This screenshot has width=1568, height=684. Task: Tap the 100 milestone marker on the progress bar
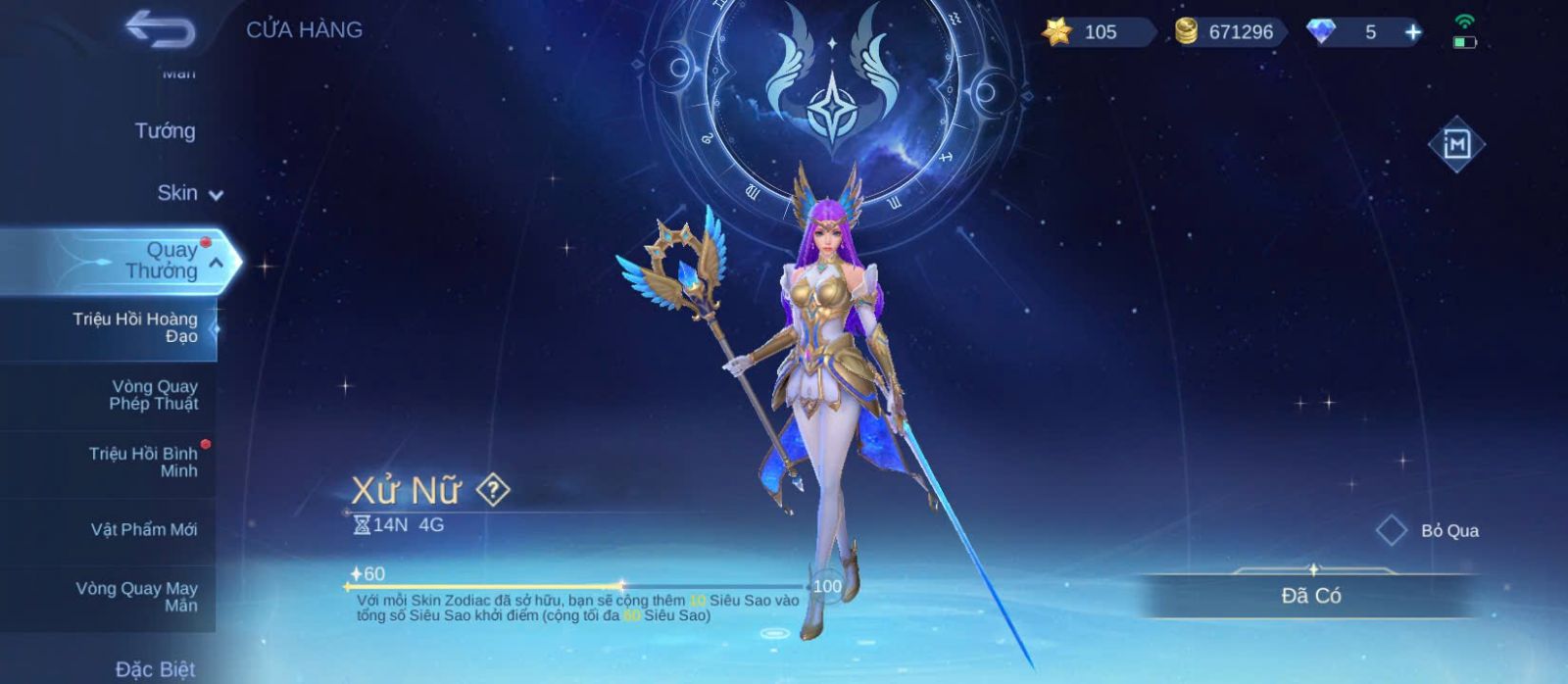click(827, 586)
